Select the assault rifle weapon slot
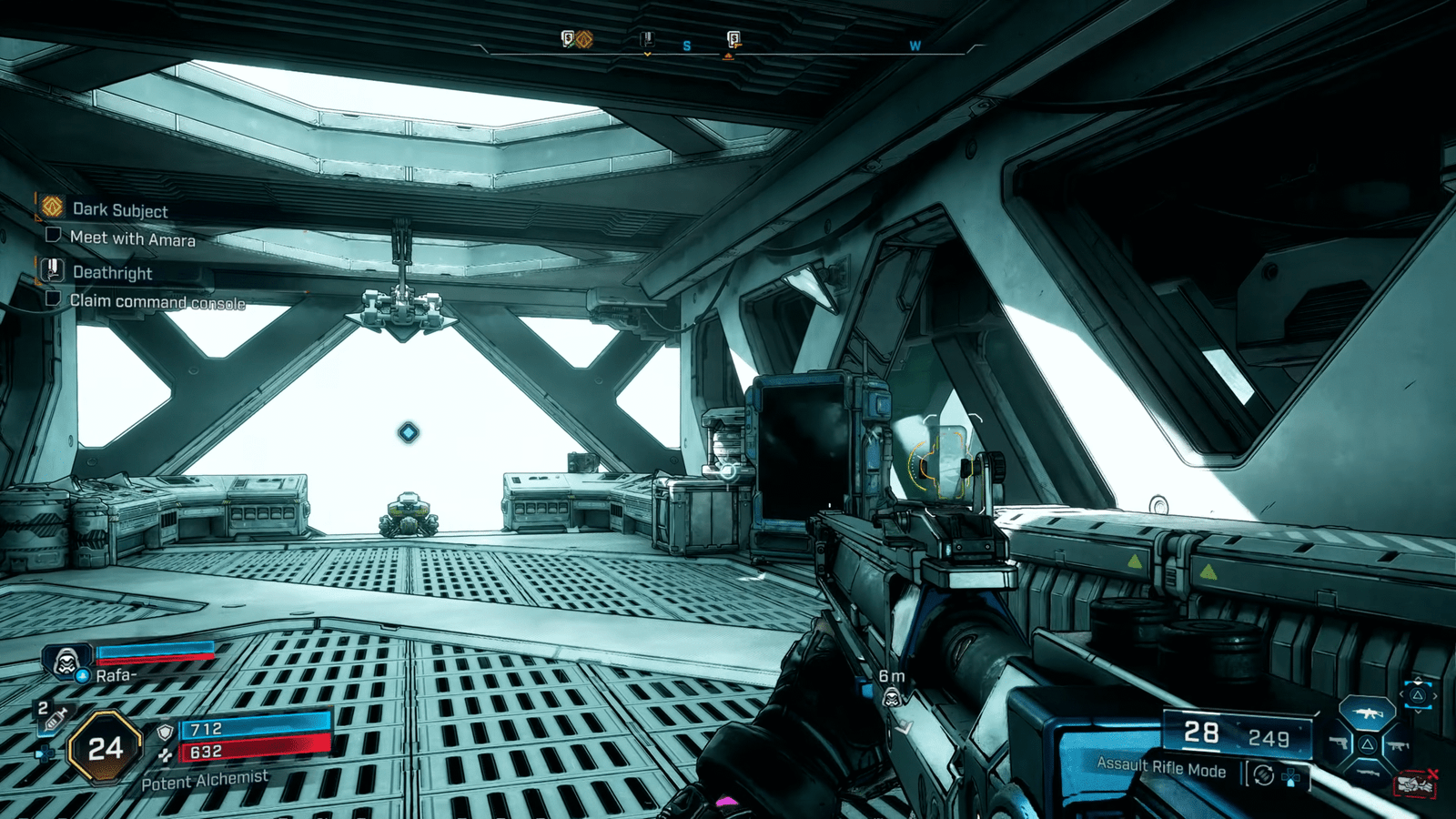Image resolution: width=1456 pixels, height=819 pixels. click(x=1367, y=714)
